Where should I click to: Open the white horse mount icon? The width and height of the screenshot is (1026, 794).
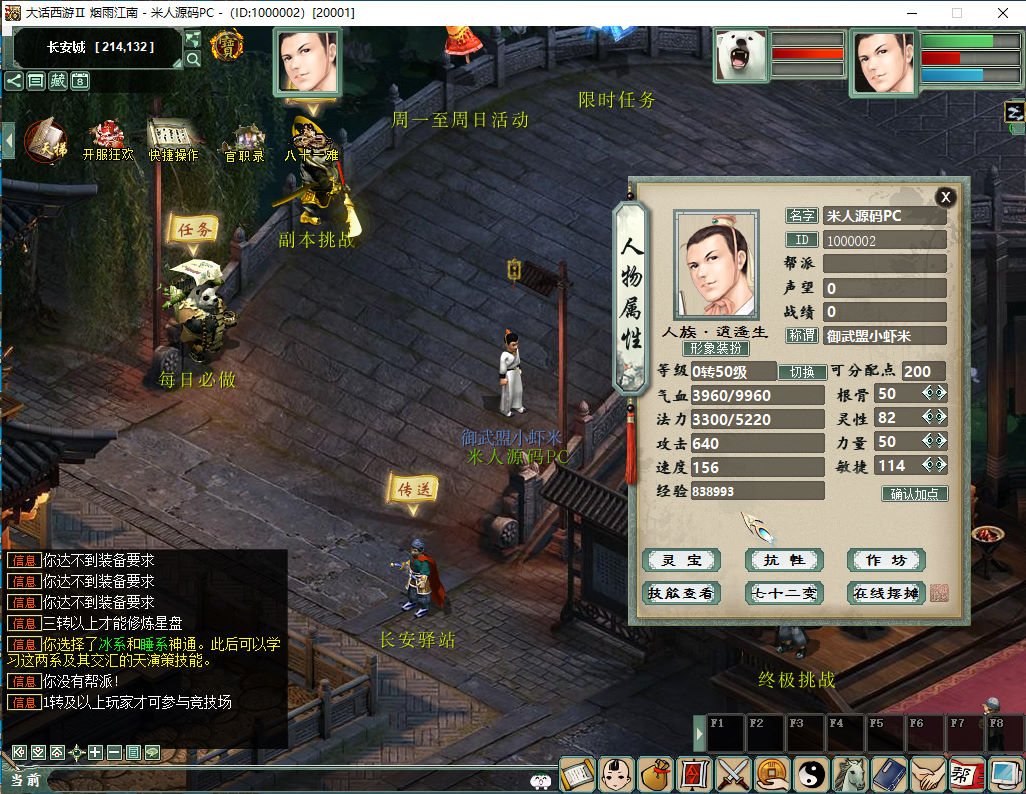[x=850, y=774]
